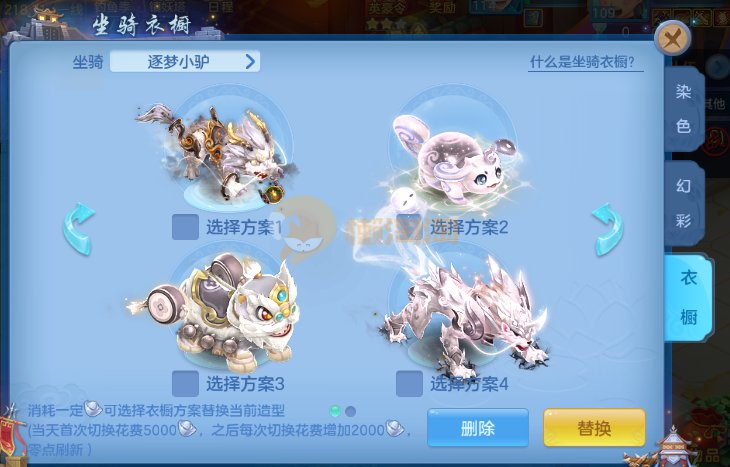Tick the 选择方案3 checkbox
The height and width of the screenshot is (467, 730).
(x=185, y=383)
